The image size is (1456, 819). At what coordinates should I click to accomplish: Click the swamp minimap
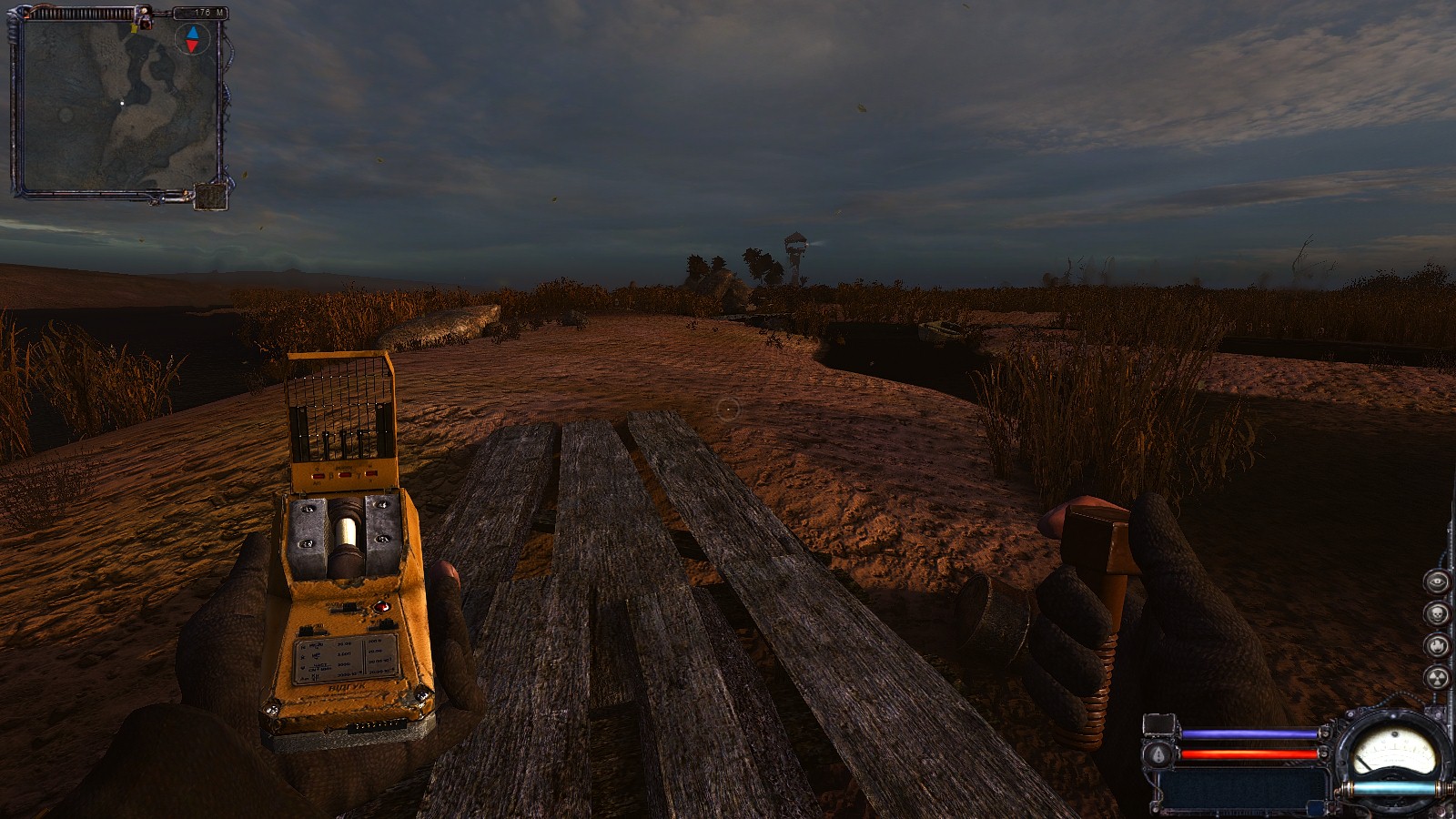[118, 105]
